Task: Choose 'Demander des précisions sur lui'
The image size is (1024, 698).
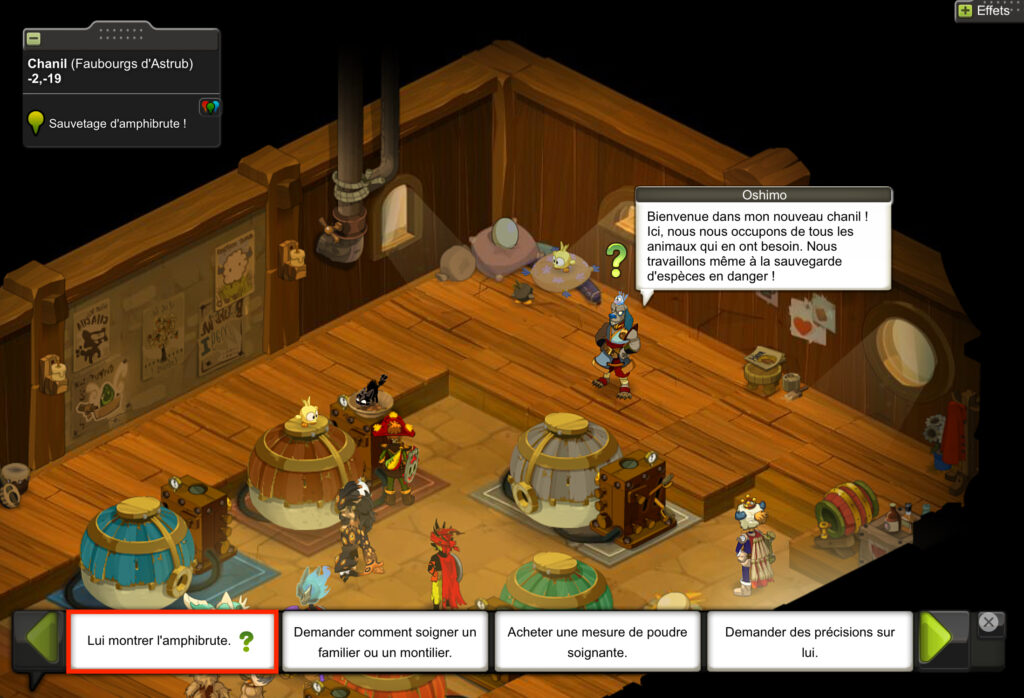Action: [x=810, y=641]
